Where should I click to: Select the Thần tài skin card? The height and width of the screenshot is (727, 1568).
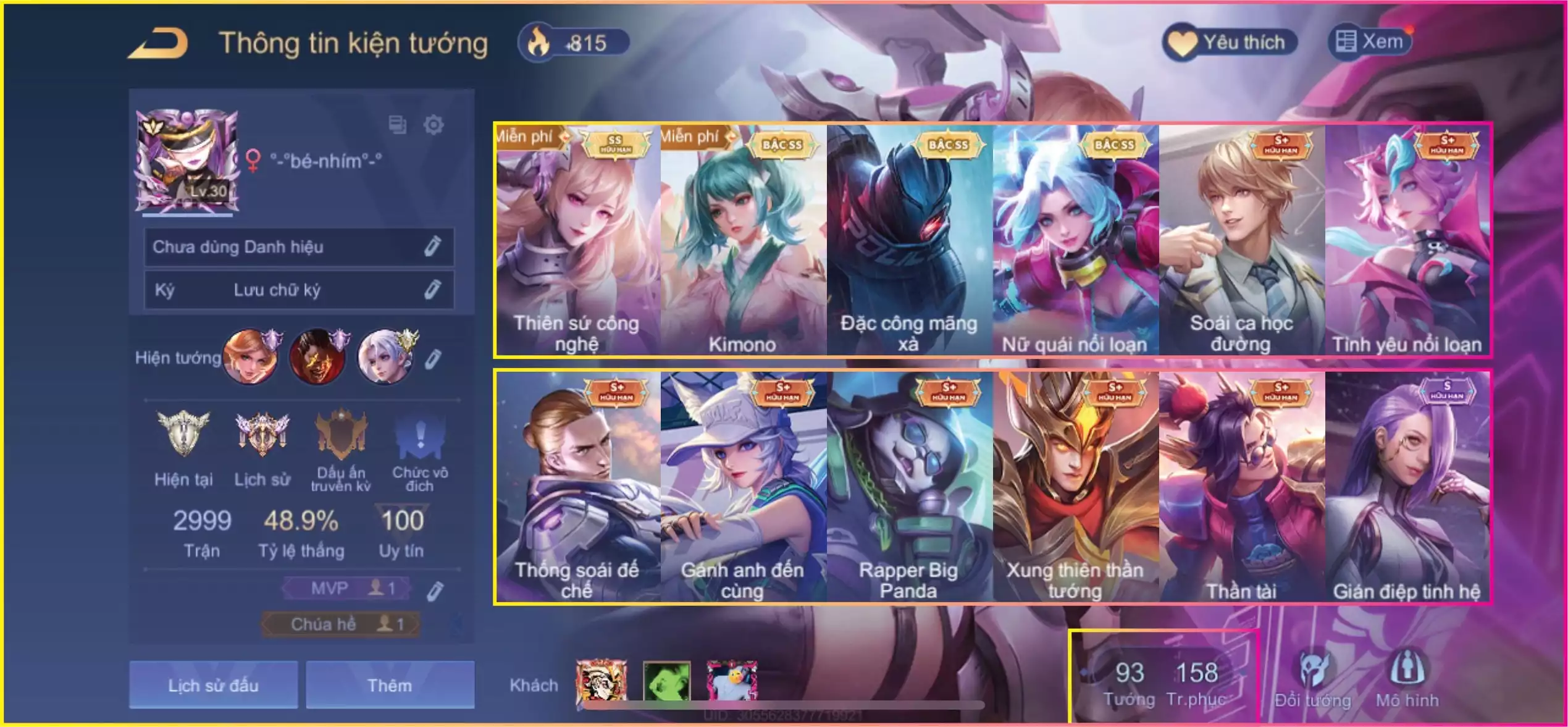coord(1241,486)
